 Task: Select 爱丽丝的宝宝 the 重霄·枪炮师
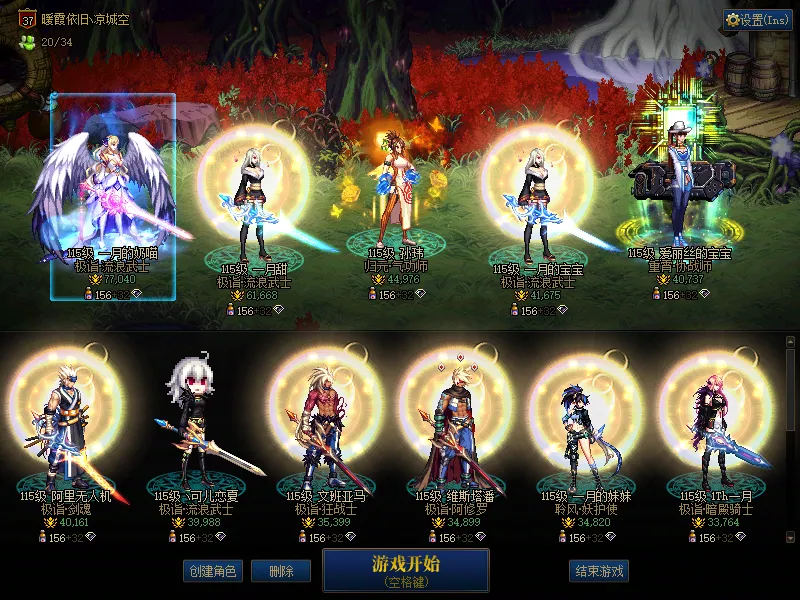click(680, 200)
